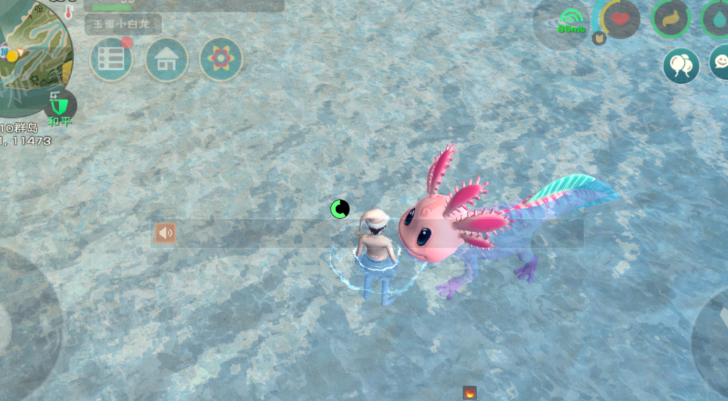Open the colorful flower icon menu

(221, 60)
